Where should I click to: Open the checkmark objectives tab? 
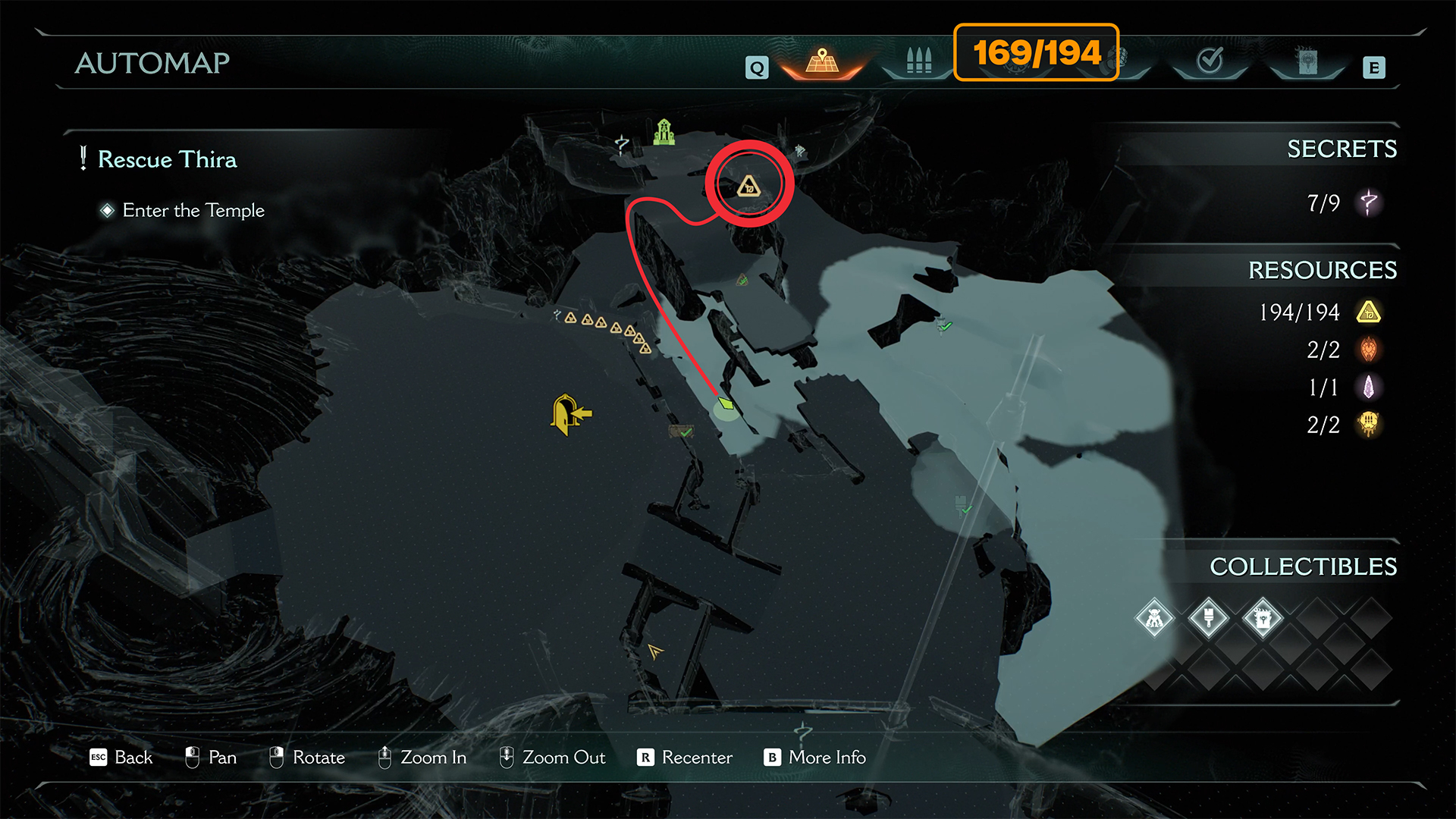[1210, 61]
